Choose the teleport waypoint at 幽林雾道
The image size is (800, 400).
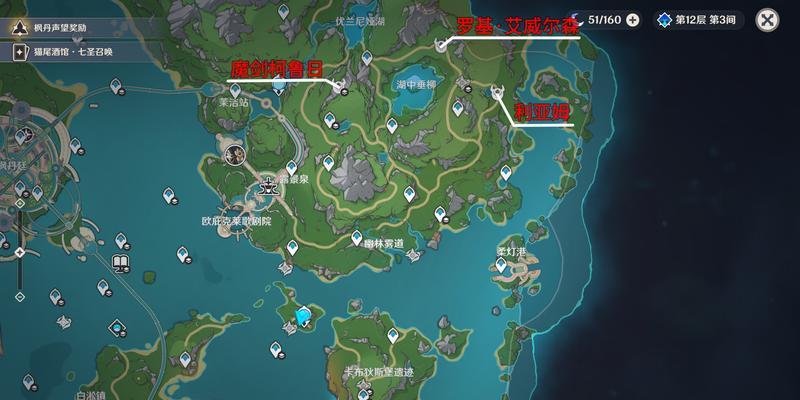point(356,236)
